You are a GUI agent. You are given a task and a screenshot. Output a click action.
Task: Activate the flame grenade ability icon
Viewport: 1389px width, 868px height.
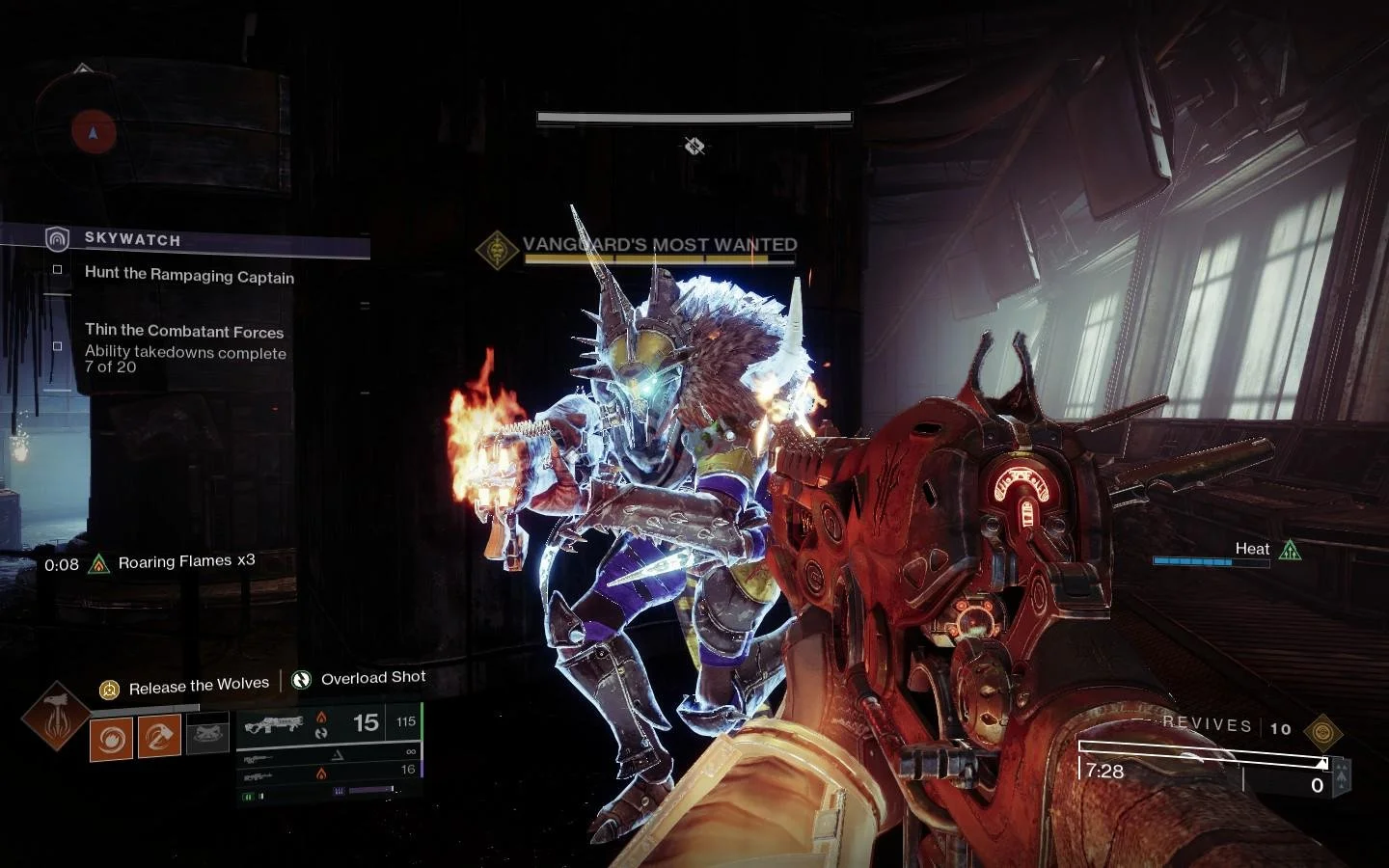click(x=111, y=740)
